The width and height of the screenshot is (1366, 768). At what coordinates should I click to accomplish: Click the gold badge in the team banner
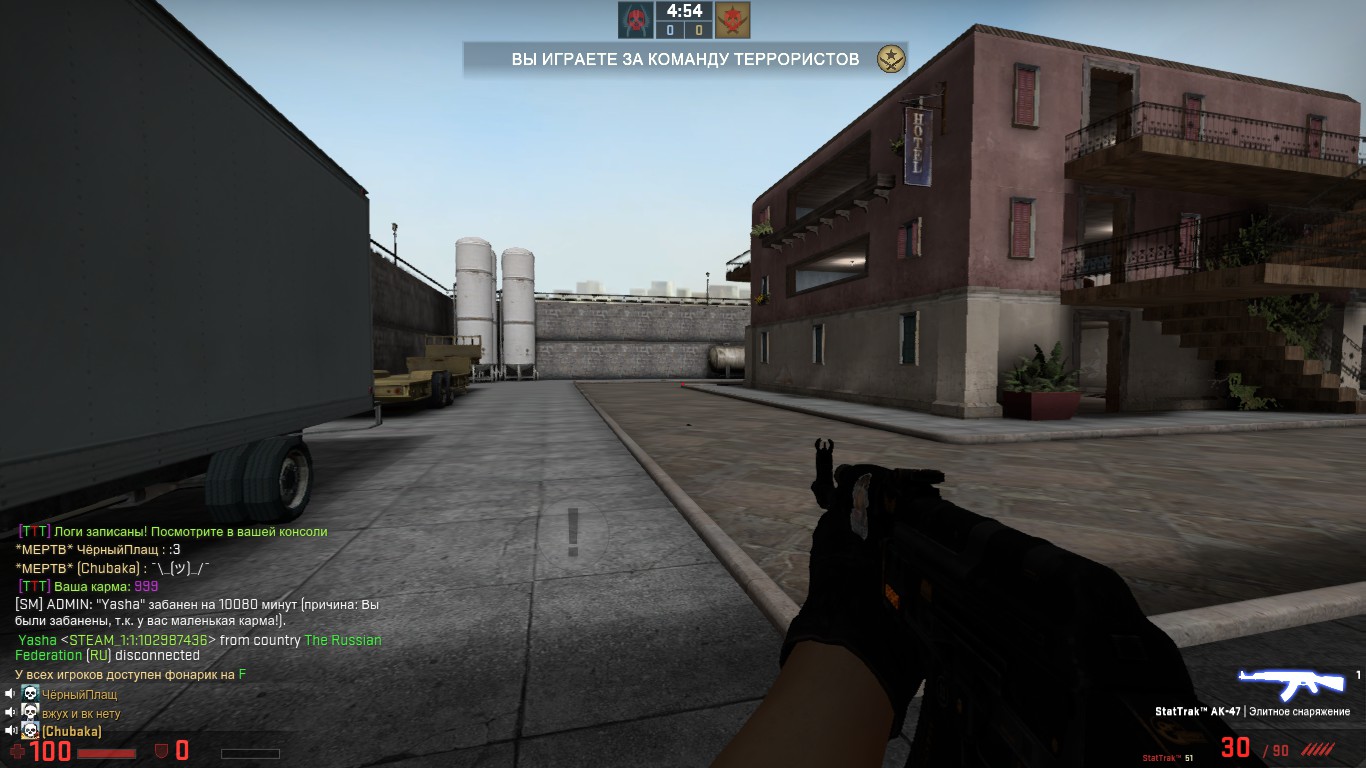point(890,59)
